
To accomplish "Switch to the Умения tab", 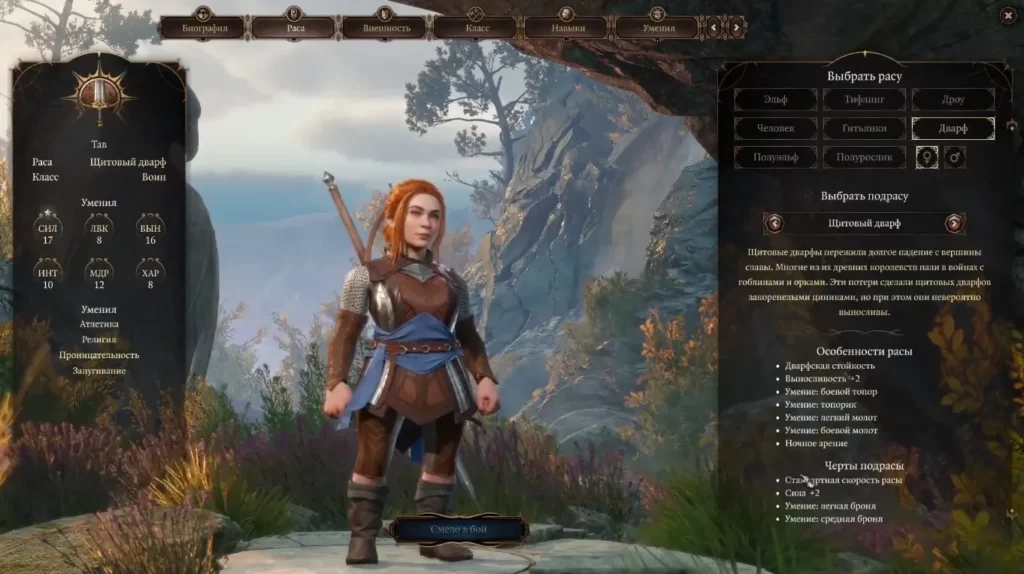I will pyautogui.click(x=657, y=27).
